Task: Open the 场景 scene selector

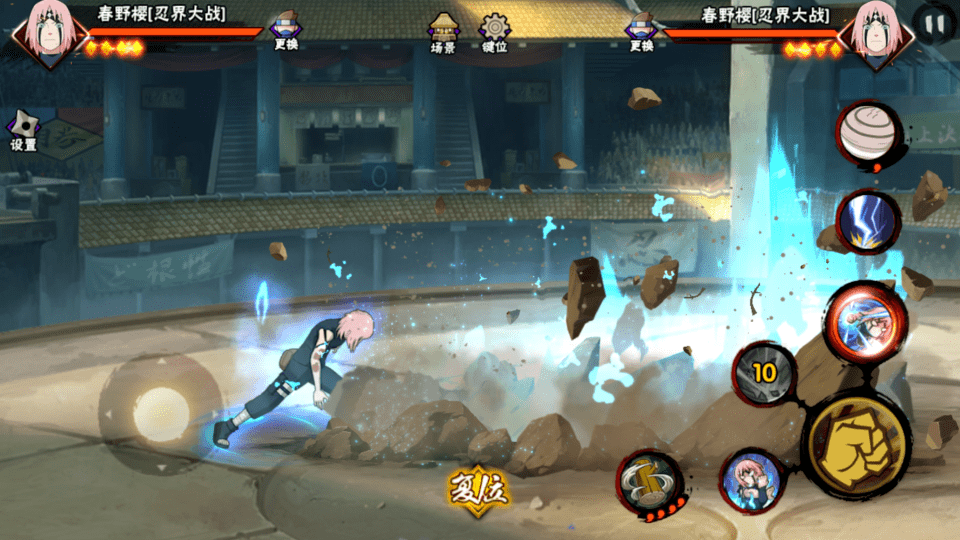Action: pyautogui.click(x=443, y=32)
